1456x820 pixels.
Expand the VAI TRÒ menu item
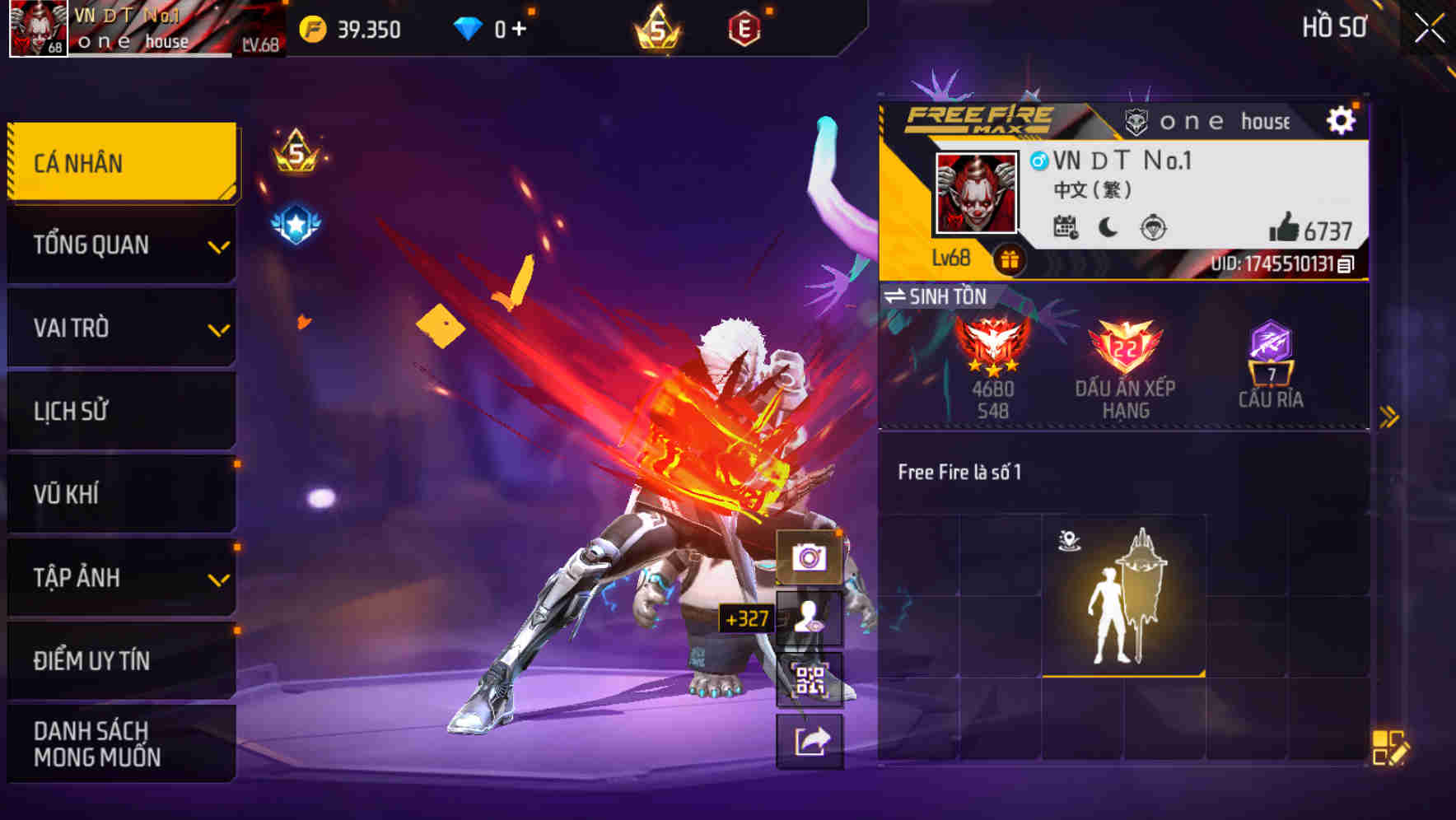[121, 328]
